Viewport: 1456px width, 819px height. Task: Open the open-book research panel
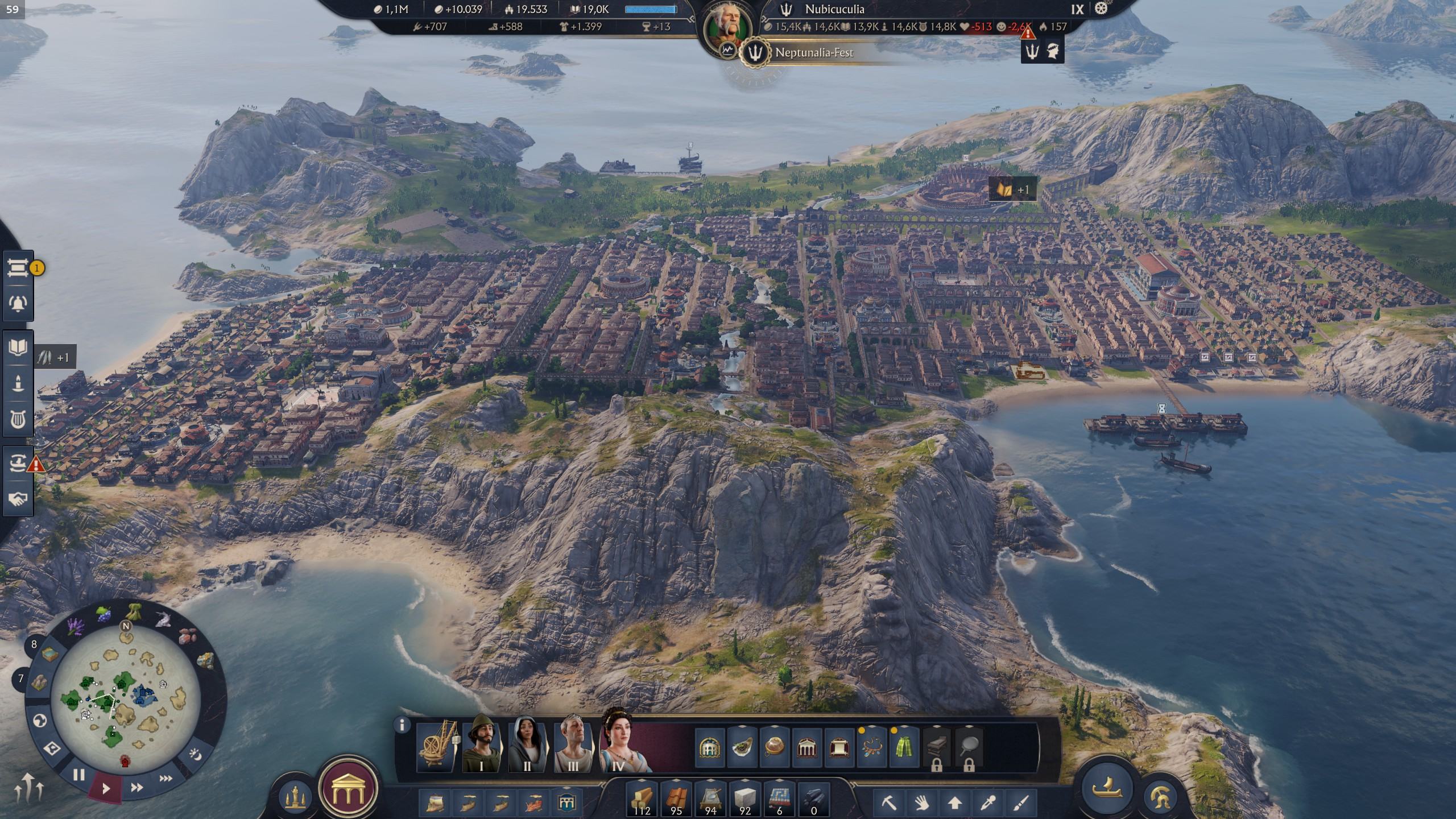[18, 347]
